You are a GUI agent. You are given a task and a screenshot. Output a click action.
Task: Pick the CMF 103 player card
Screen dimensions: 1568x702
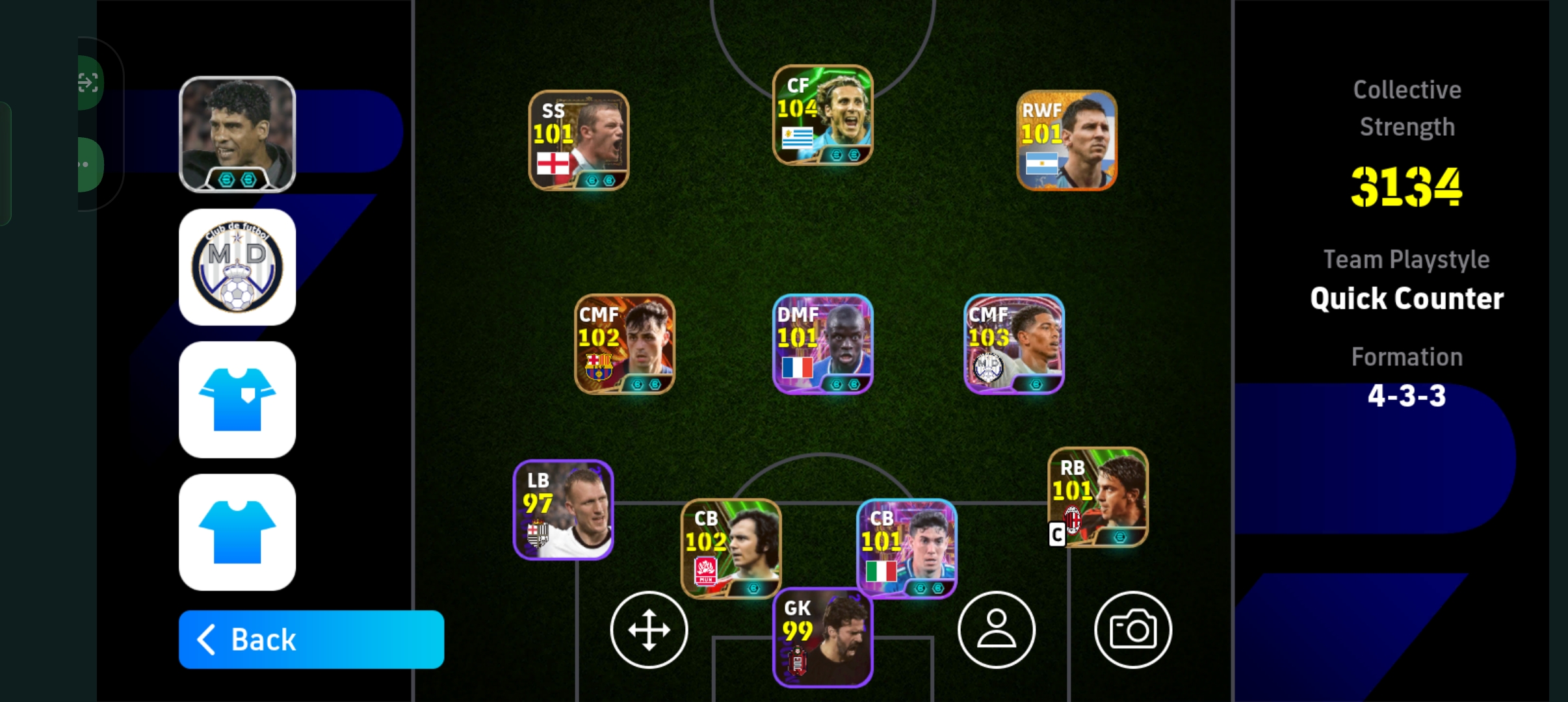tap(1013, 344)
